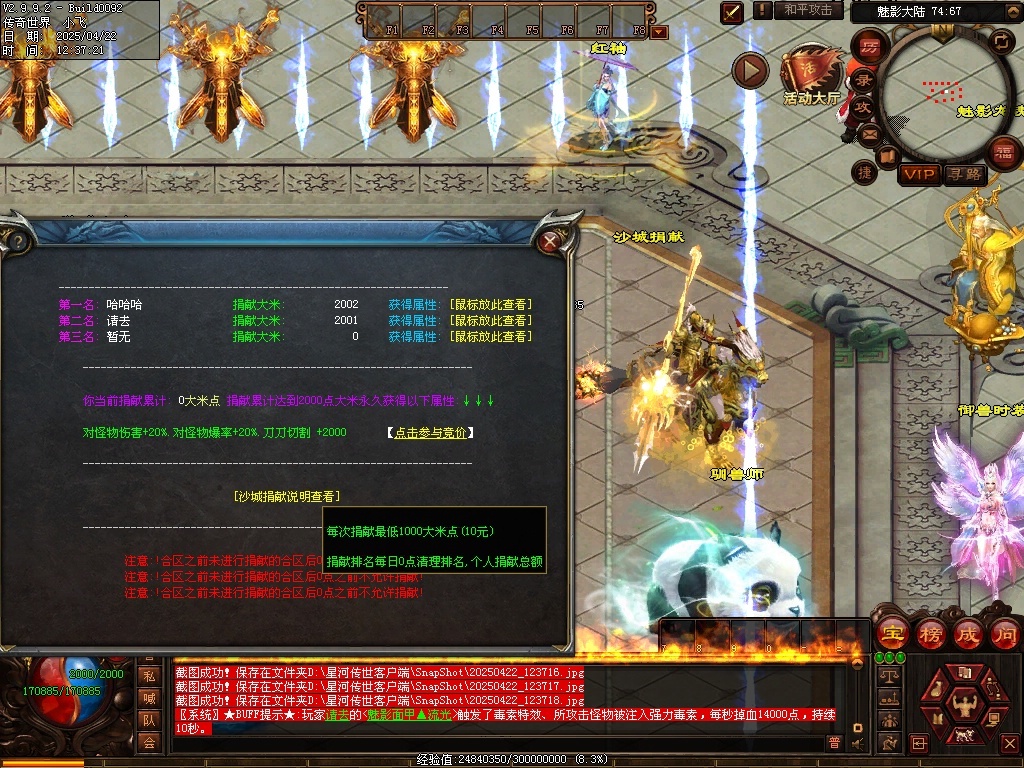The image size is (1024, 768).
Task: Switch to the 私 private chat channel
Action: tap(148, 676)
